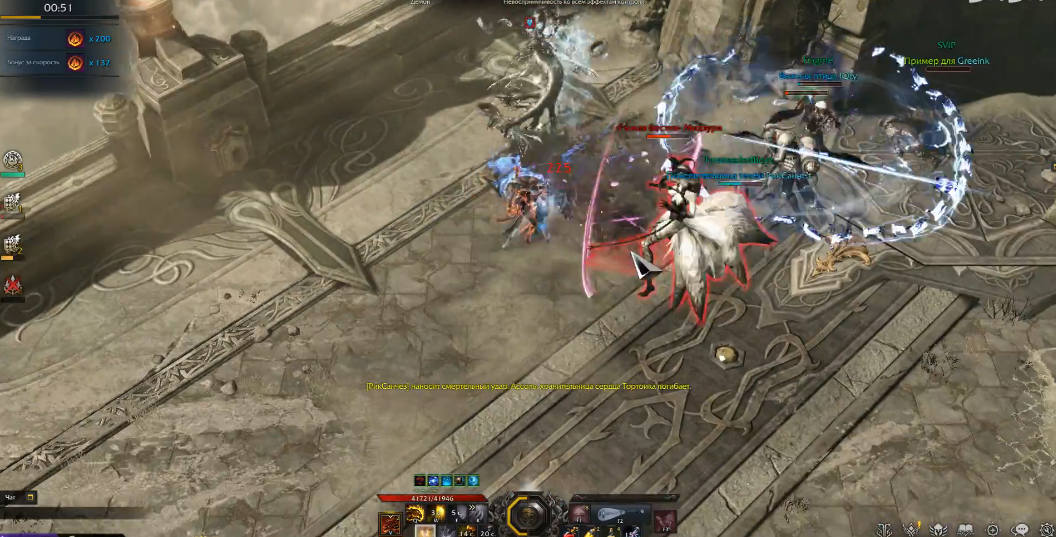Open the crest icon with exclamation mark
Screen dimensions: 1056x537
coord(912,529)
